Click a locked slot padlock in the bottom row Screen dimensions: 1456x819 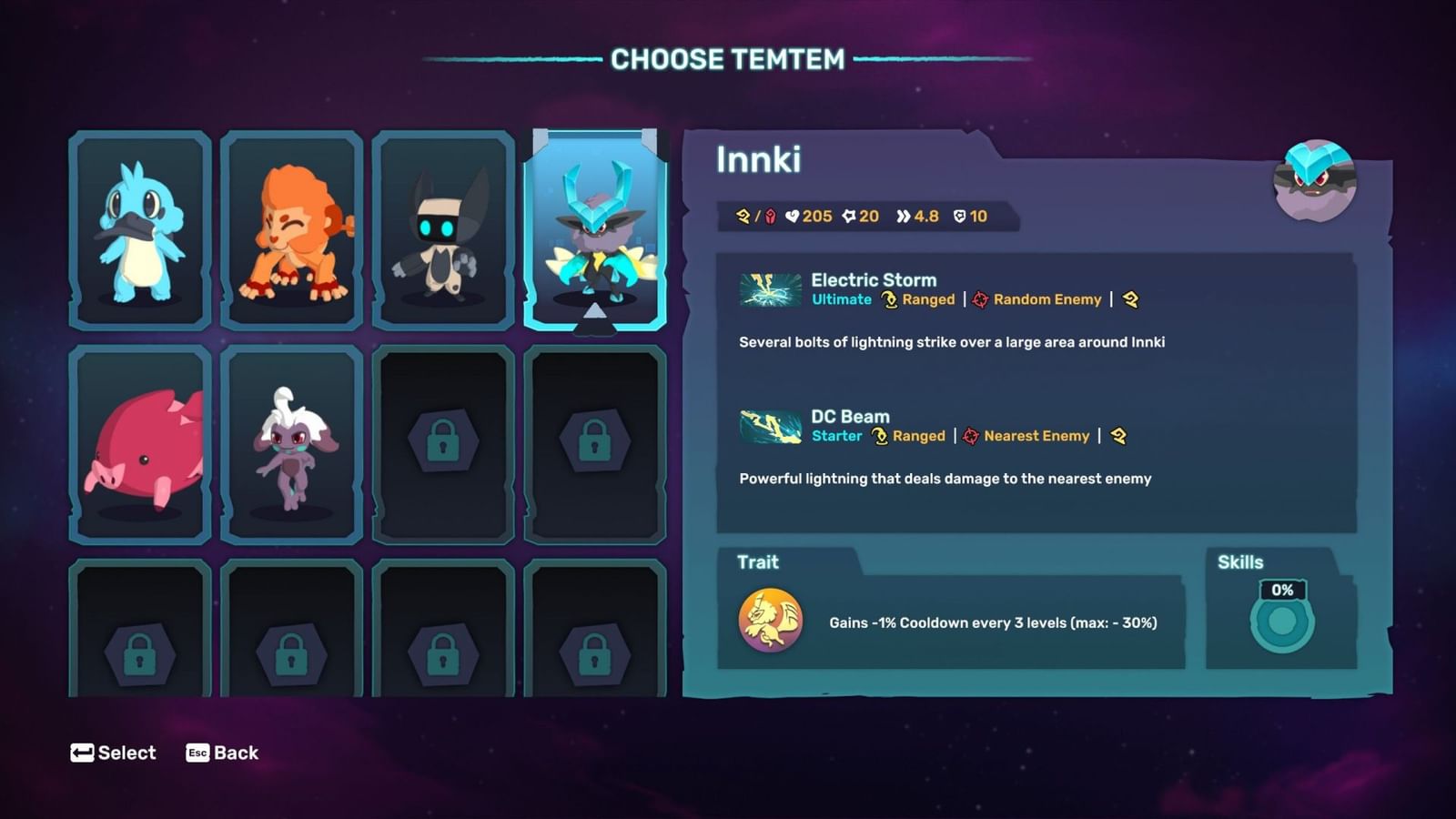[140, 653]
